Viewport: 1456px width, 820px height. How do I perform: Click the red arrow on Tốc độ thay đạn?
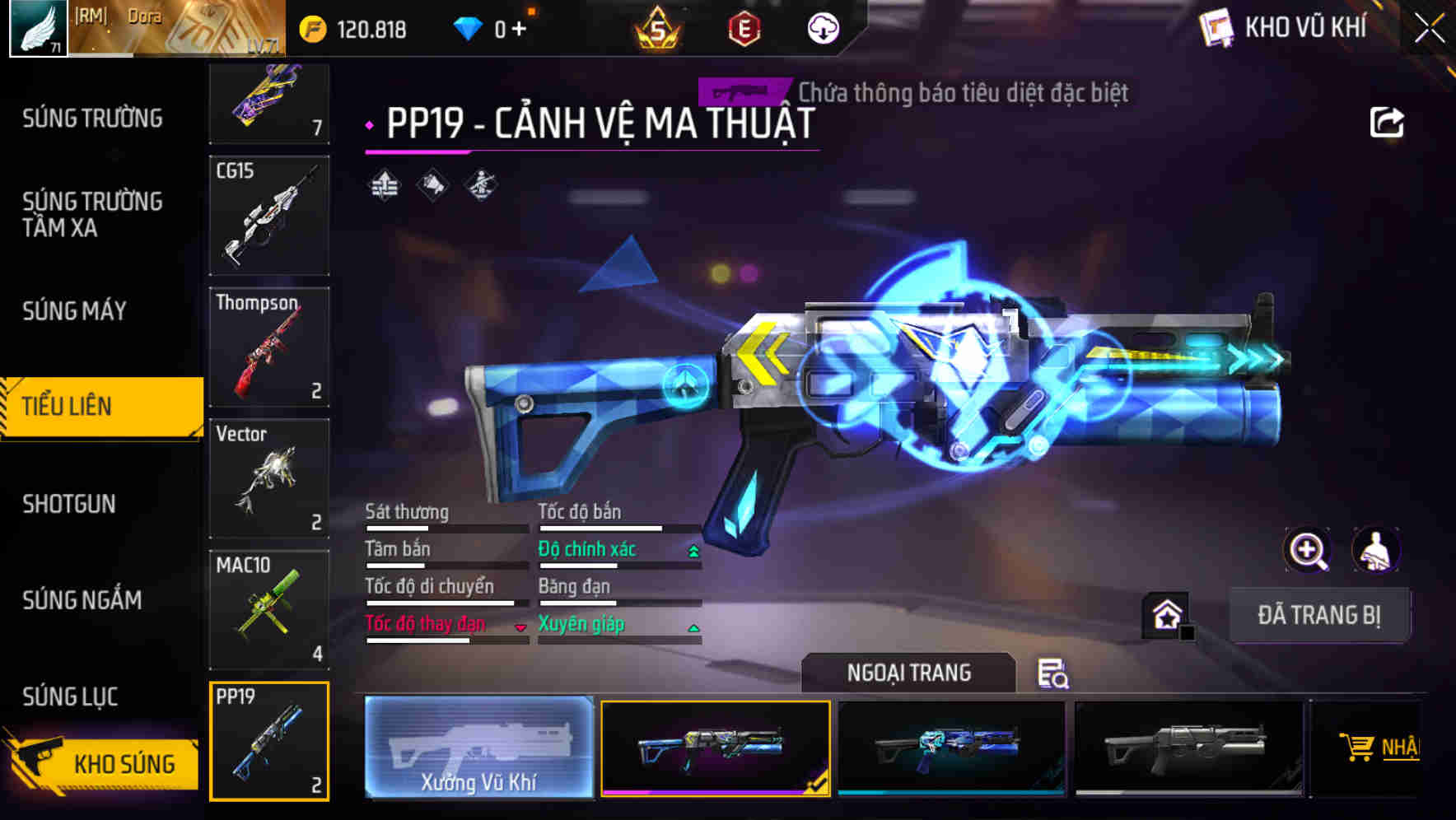pyautogui.click(x=520, y=628)
